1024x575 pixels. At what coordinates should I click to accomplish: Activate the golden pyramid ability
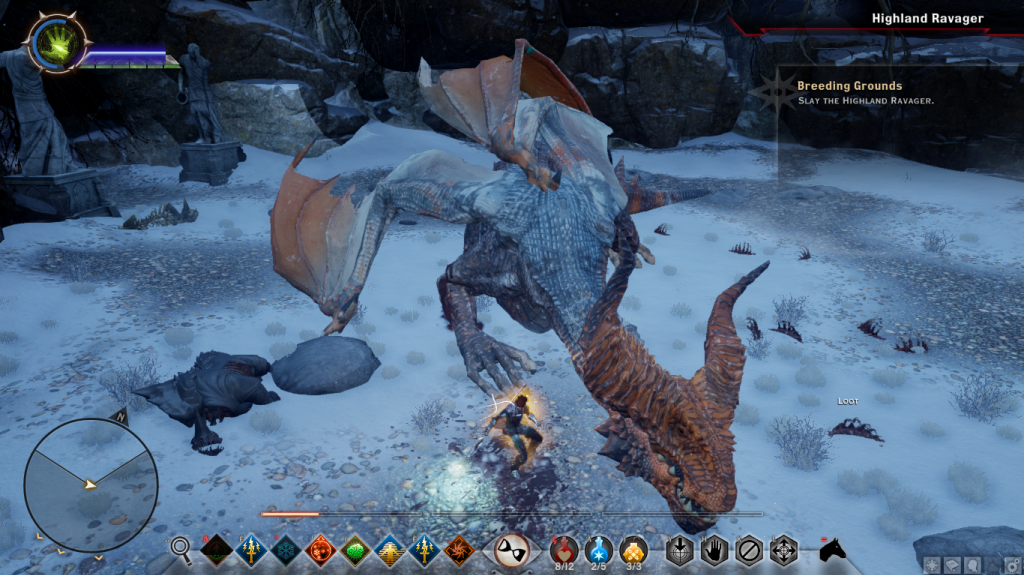pyautogui.click(x=390, y=549)
